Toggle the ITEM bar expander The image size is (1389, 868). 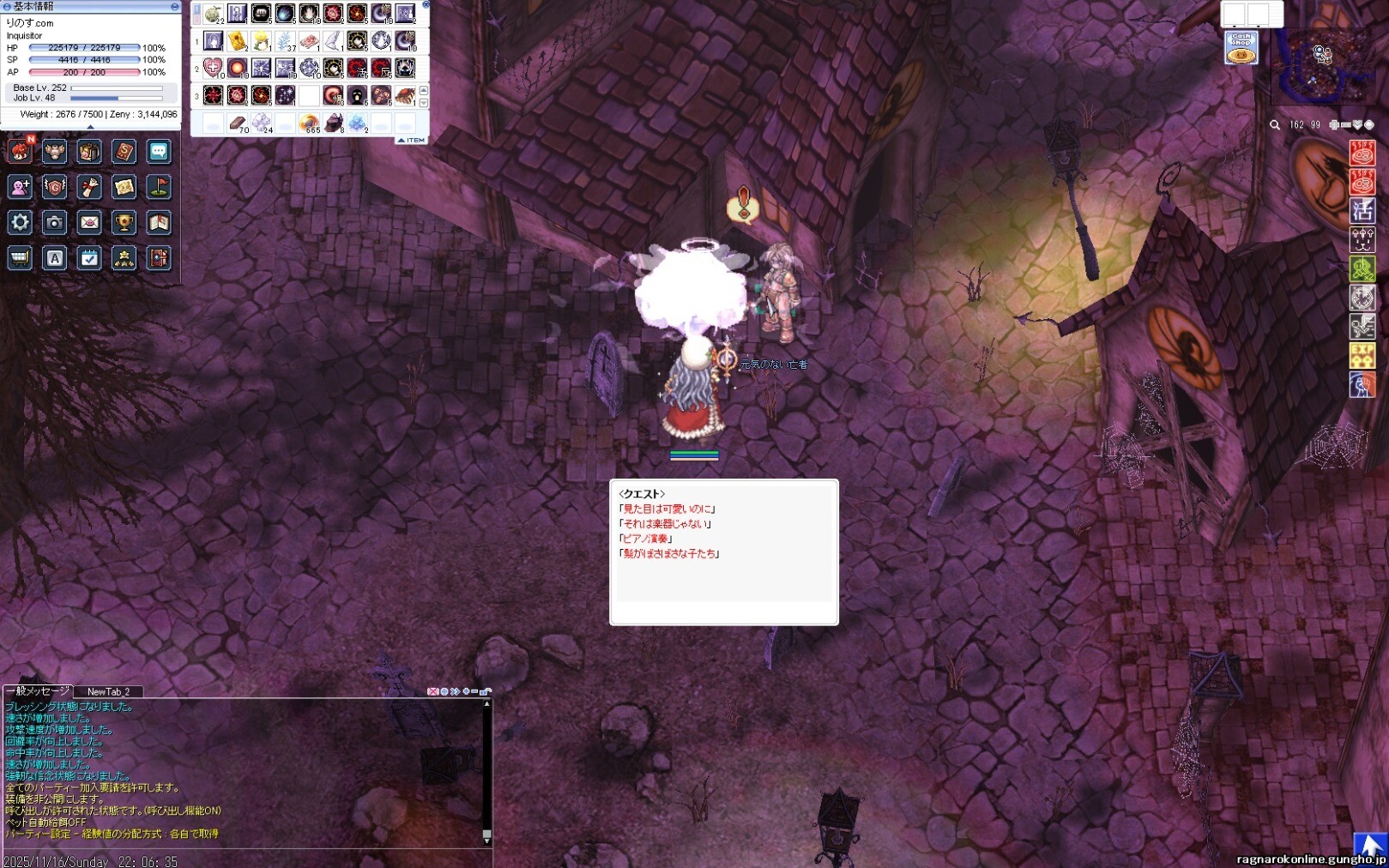[412, 140]
